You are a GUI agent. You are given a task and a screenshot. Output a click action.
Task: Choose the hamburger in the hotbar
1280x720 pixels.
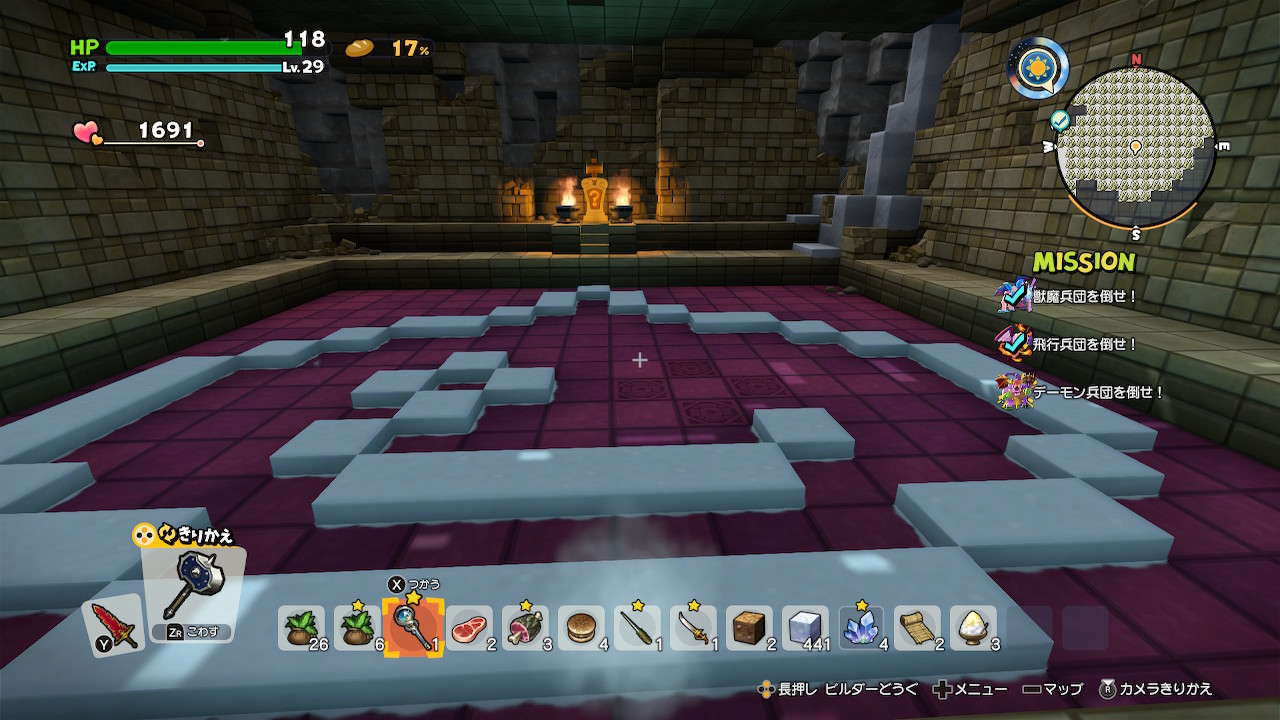(581, 629)
